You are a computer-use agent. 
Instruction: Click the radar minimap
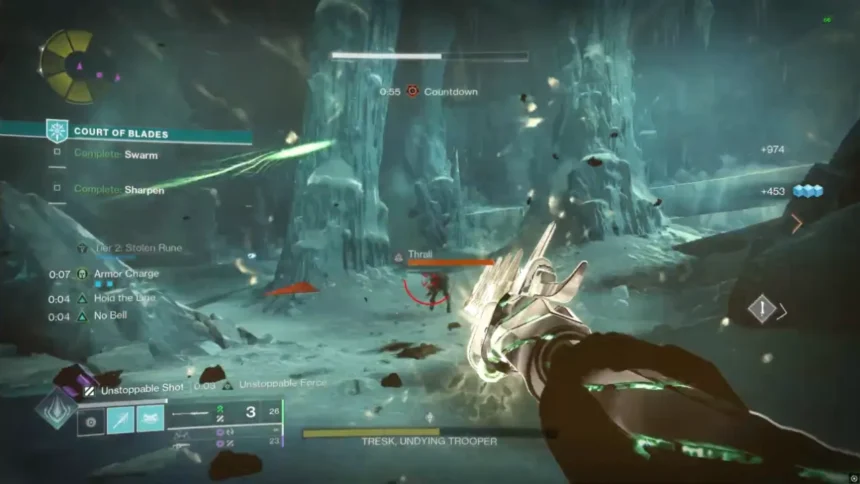pyautogui.click(x=67, y=66)
